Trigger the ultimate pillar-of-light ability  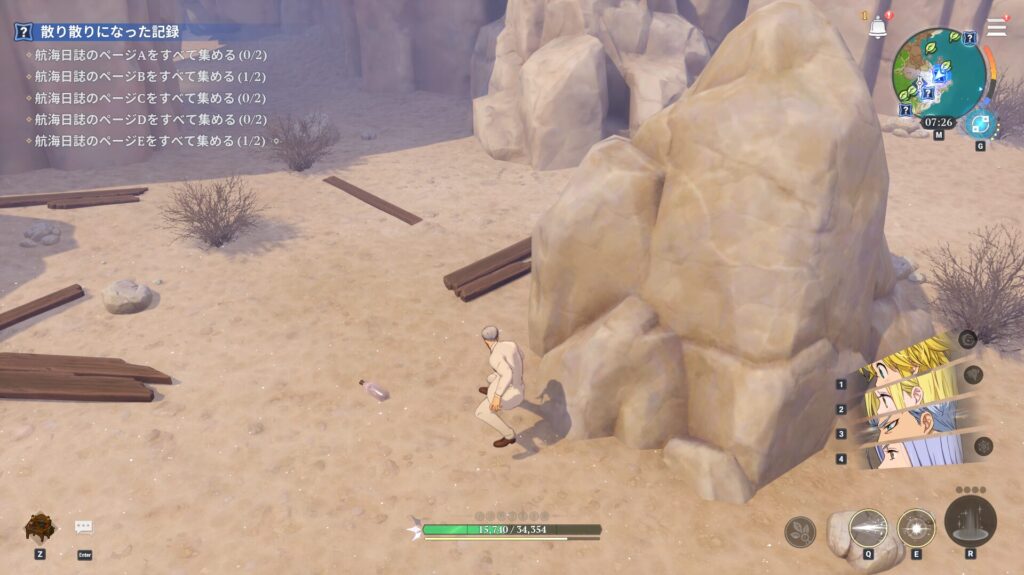coord(970,520)
